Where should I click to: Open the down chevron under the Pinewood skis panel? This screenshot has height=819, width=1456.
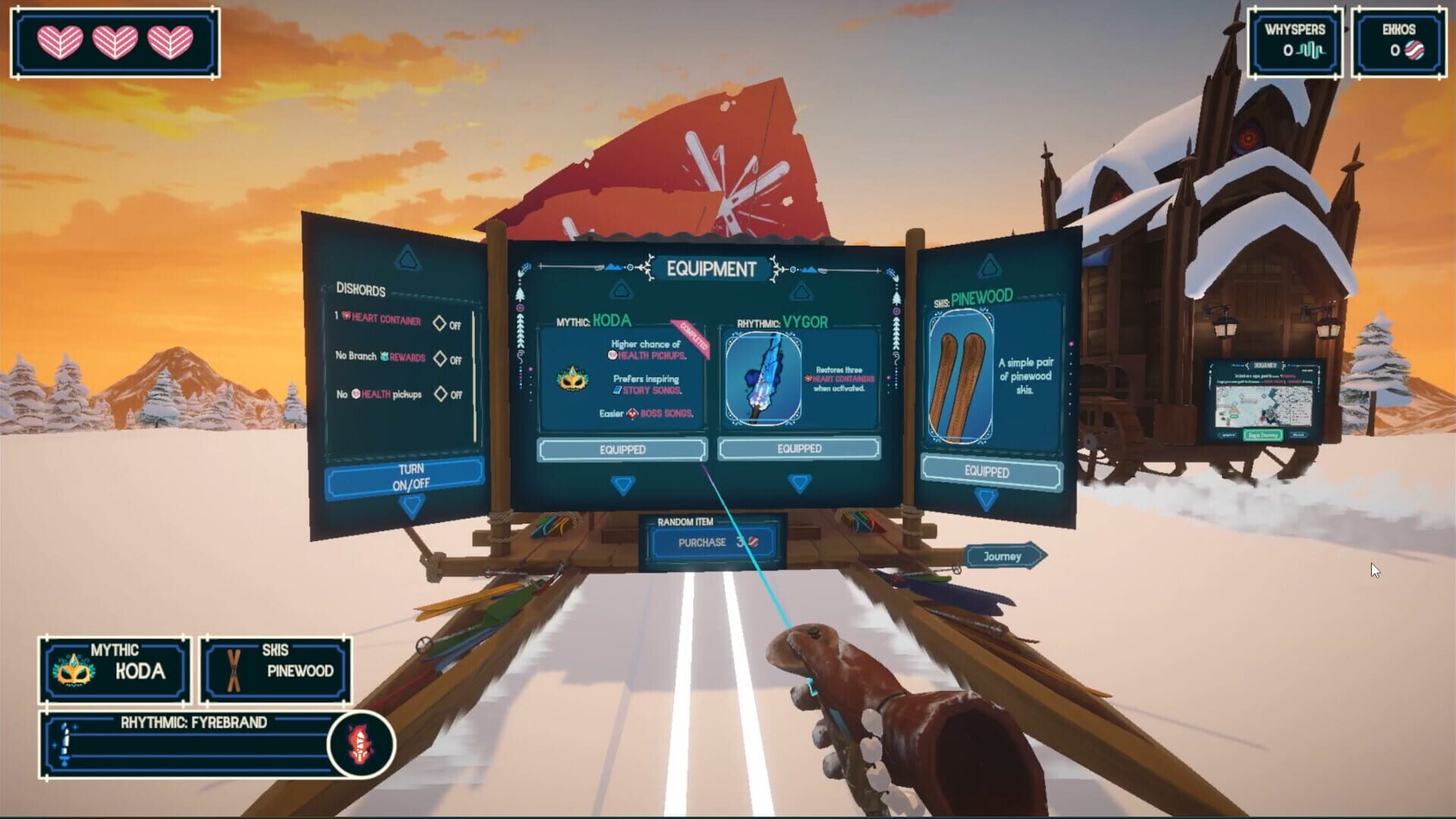985,497
